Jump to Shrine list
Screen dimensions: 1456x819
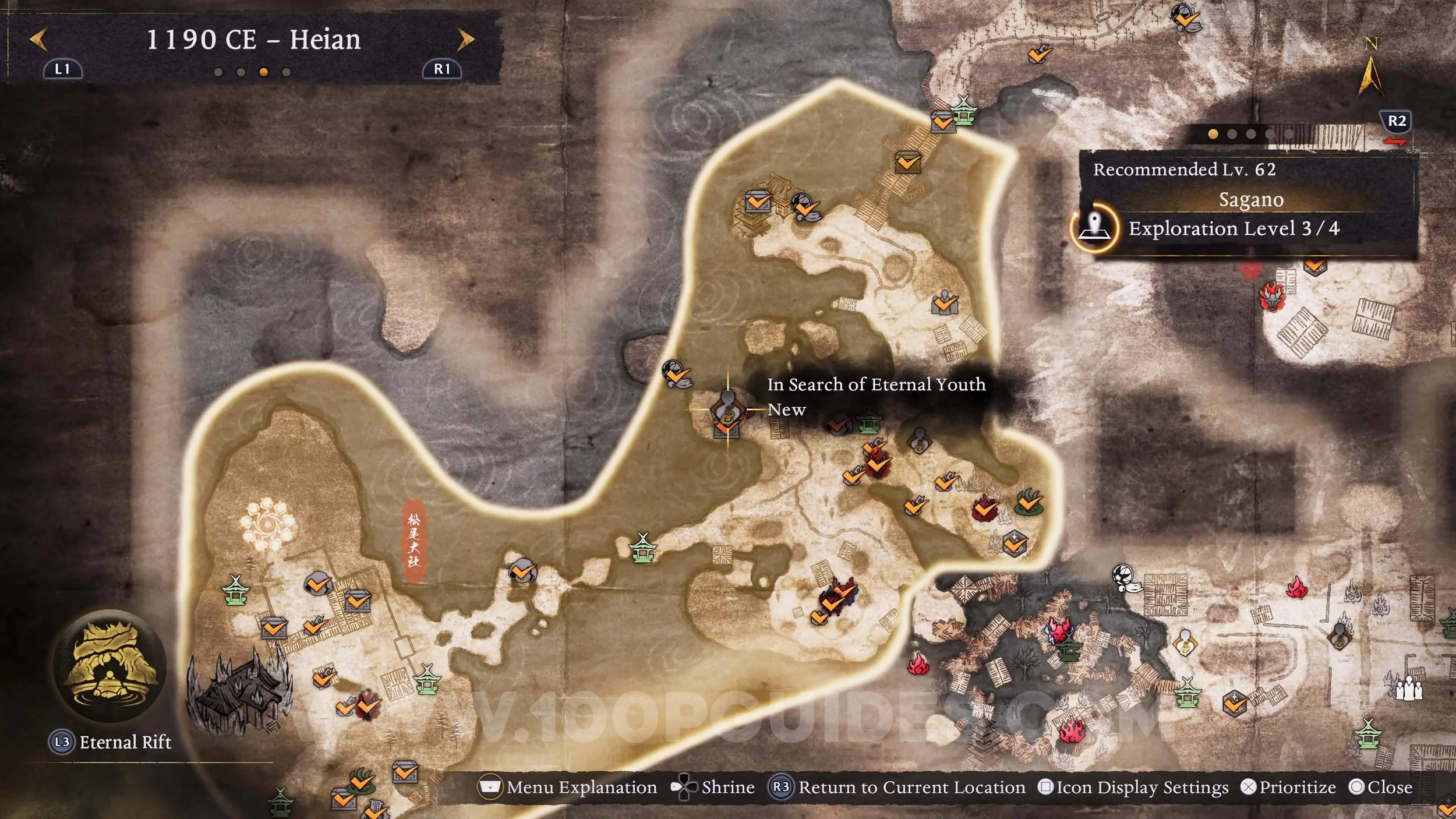pos(713,788)
